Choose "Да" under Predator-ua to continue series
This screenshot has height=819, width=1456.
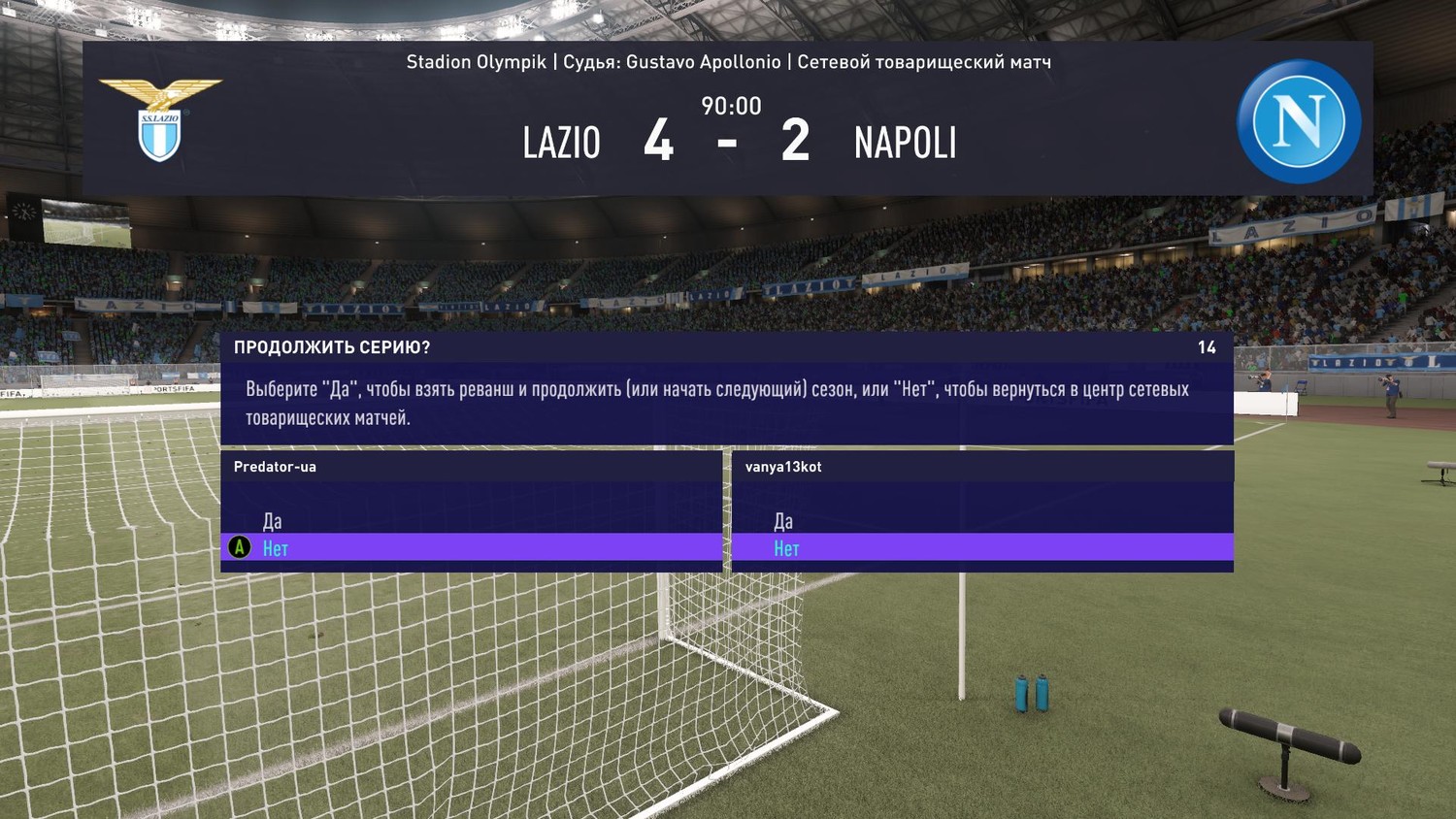tap(273, 521)
